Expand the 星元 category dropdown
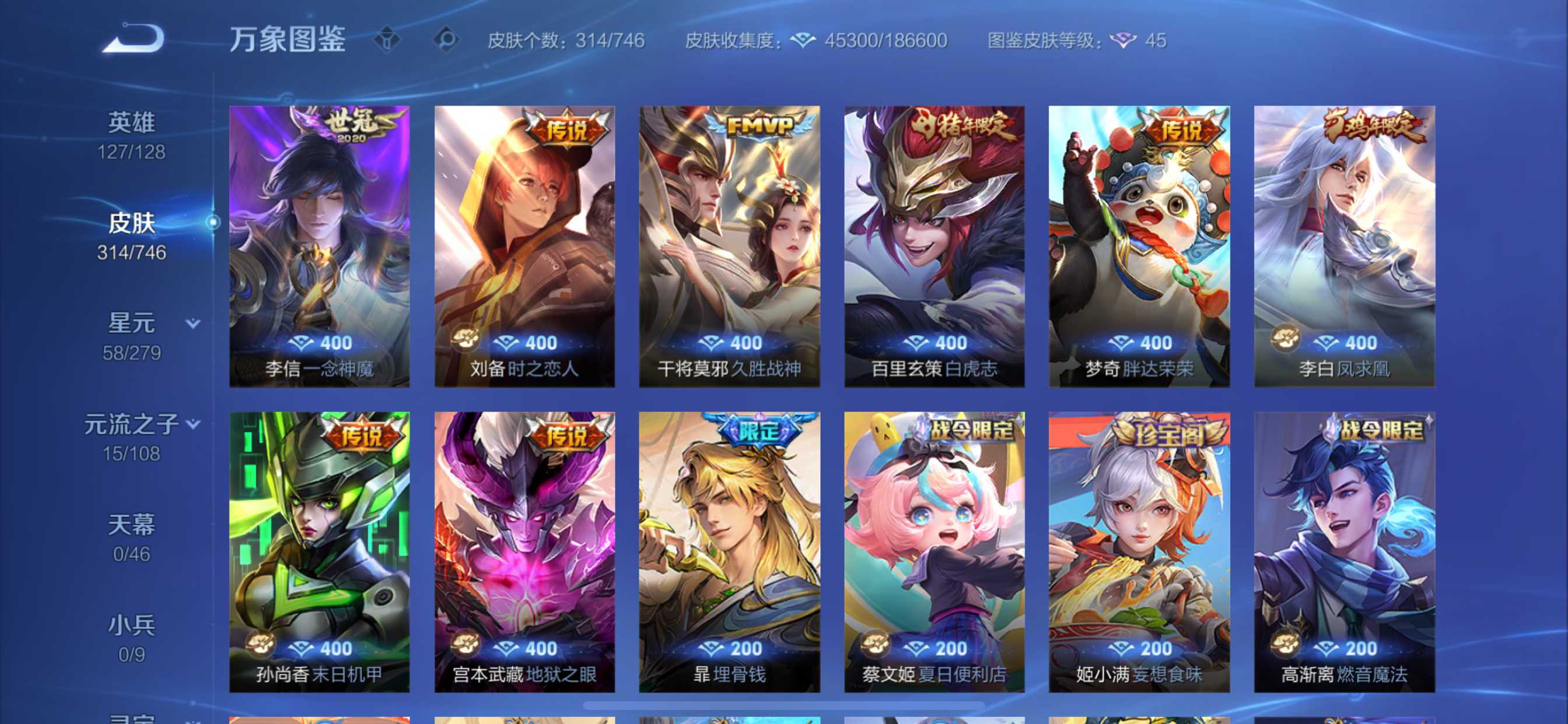1568x724 pixels. tap(192, 324)
